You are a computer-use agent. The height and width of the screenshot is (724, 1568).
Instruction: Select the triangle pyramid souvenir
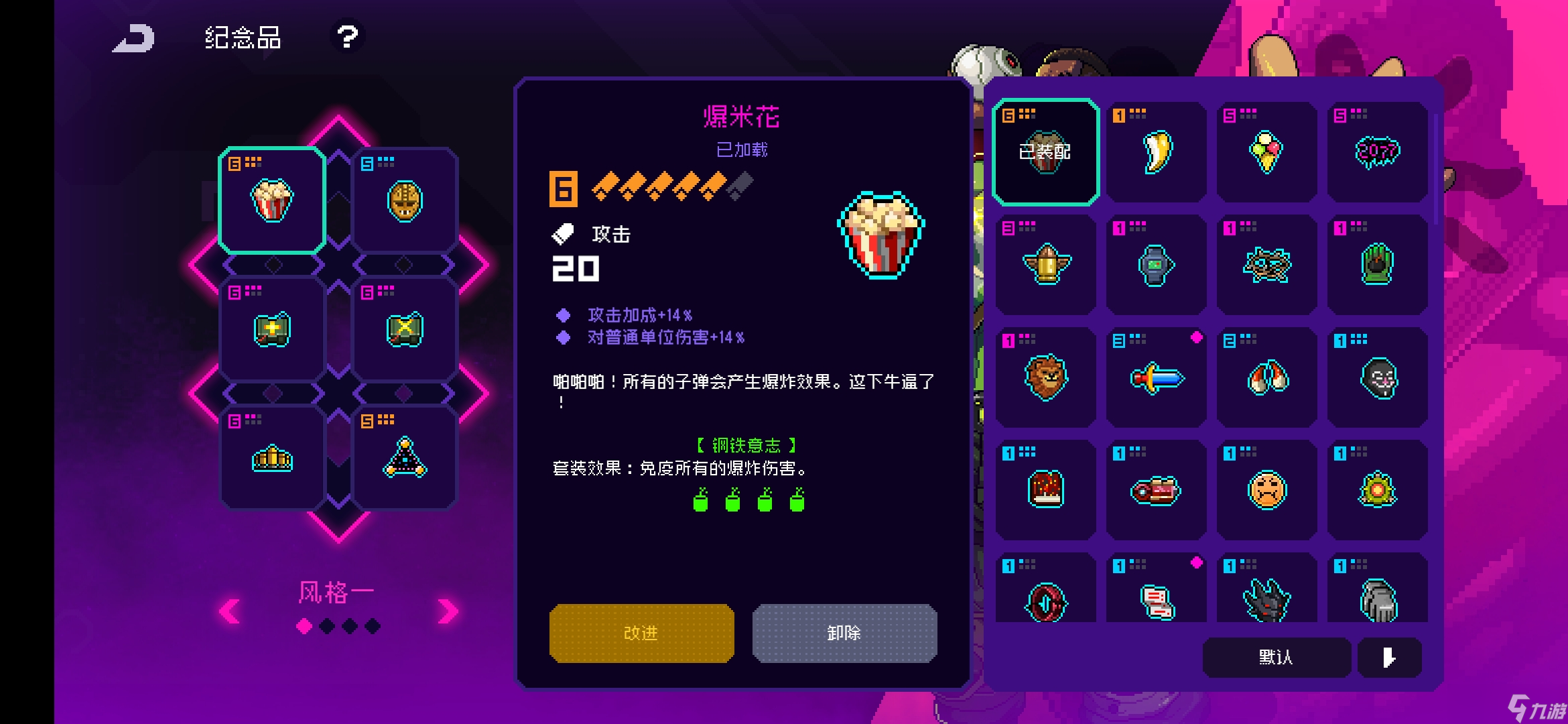pos(405,459)
